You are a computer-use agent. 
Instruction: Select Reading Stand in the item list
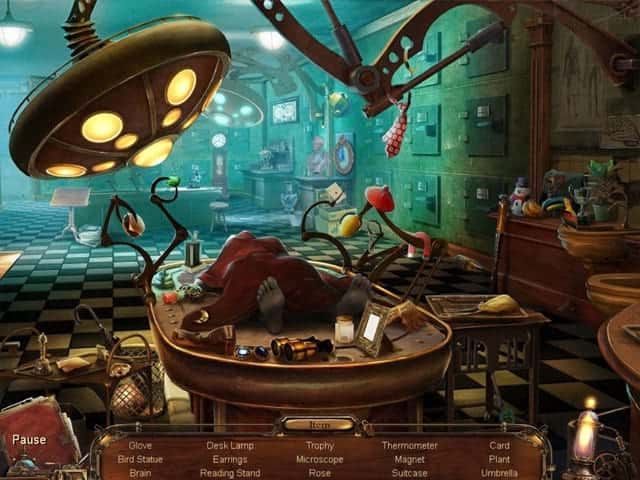click(x=230, y=473)
